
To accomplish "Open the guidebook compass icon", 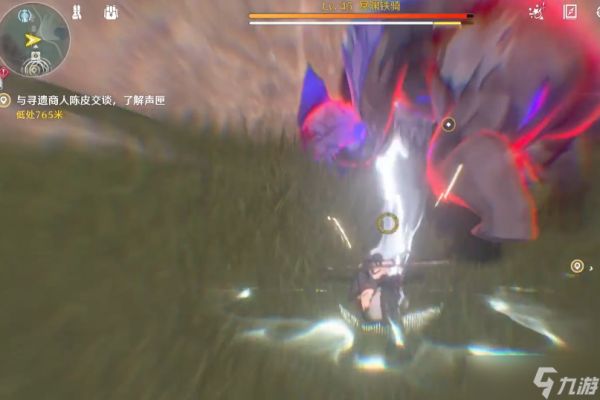I will point(570,13).
